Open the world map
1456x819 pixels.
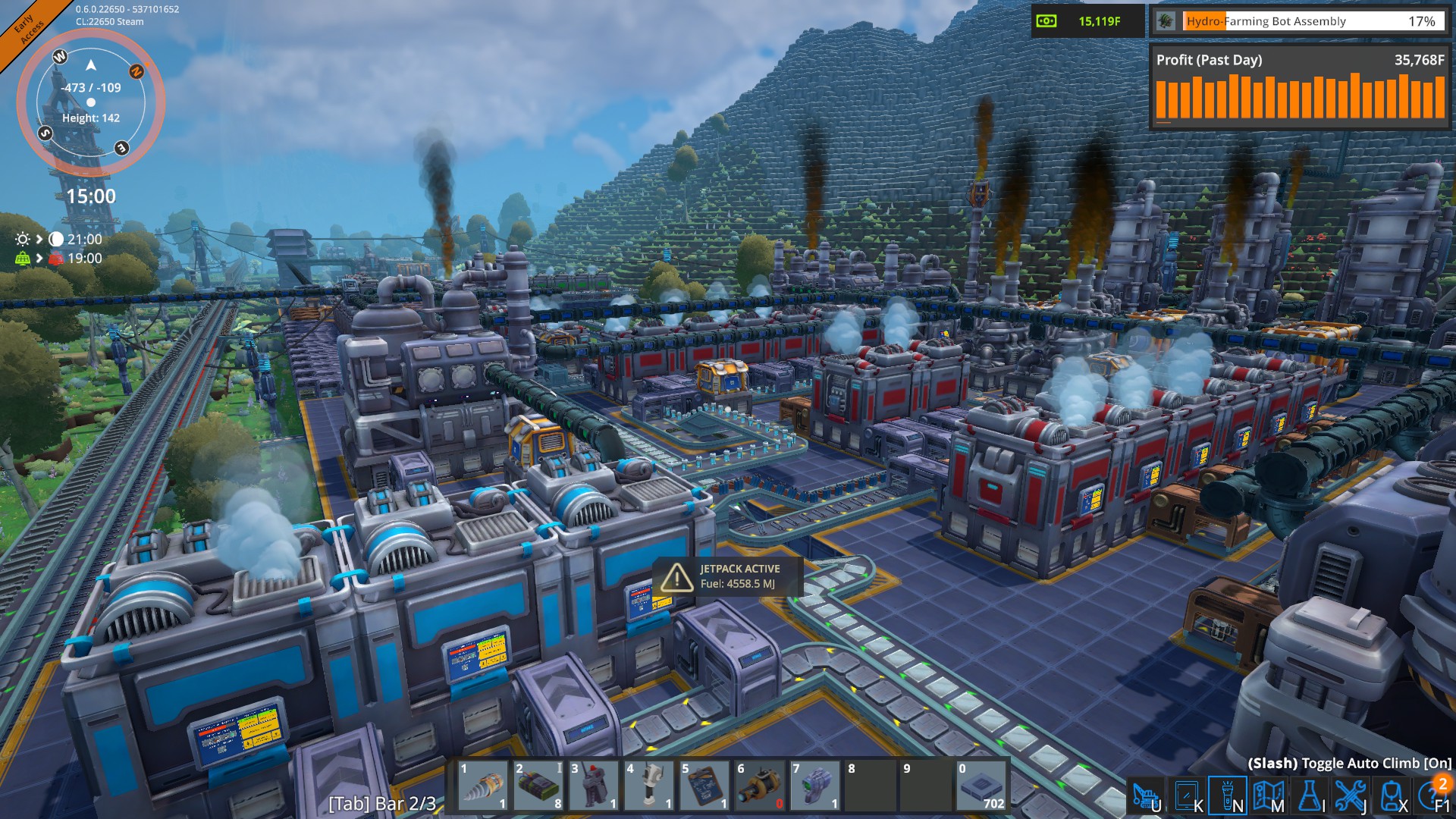tap(1268, 796)
